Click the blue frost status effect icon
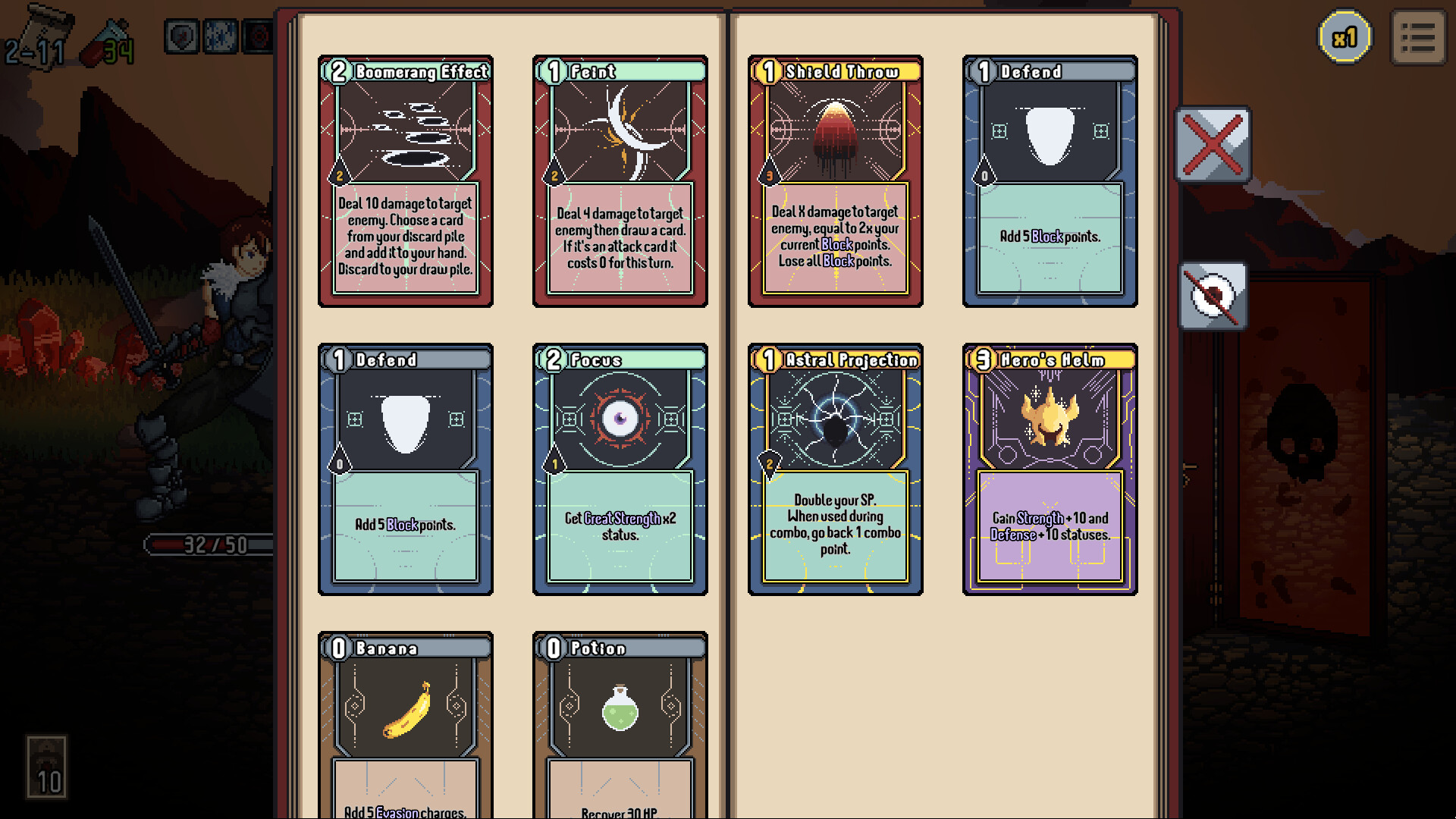The width and height of the screenshot is (1456, 819). (219, 36)
